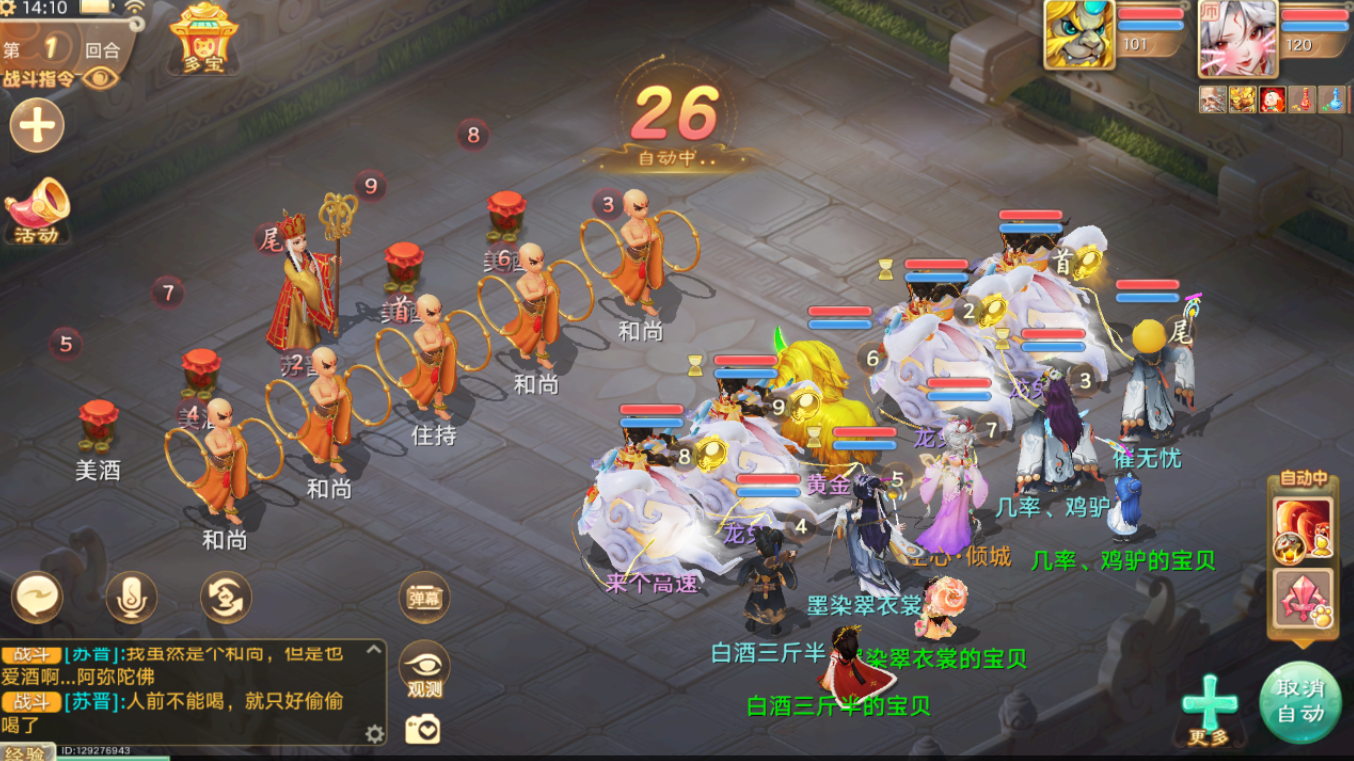This screenshot has width=1354, height=761.
Task: Open the 更多 (more) plus menu
Action: pyautogui.click(x=1208, y=707)
